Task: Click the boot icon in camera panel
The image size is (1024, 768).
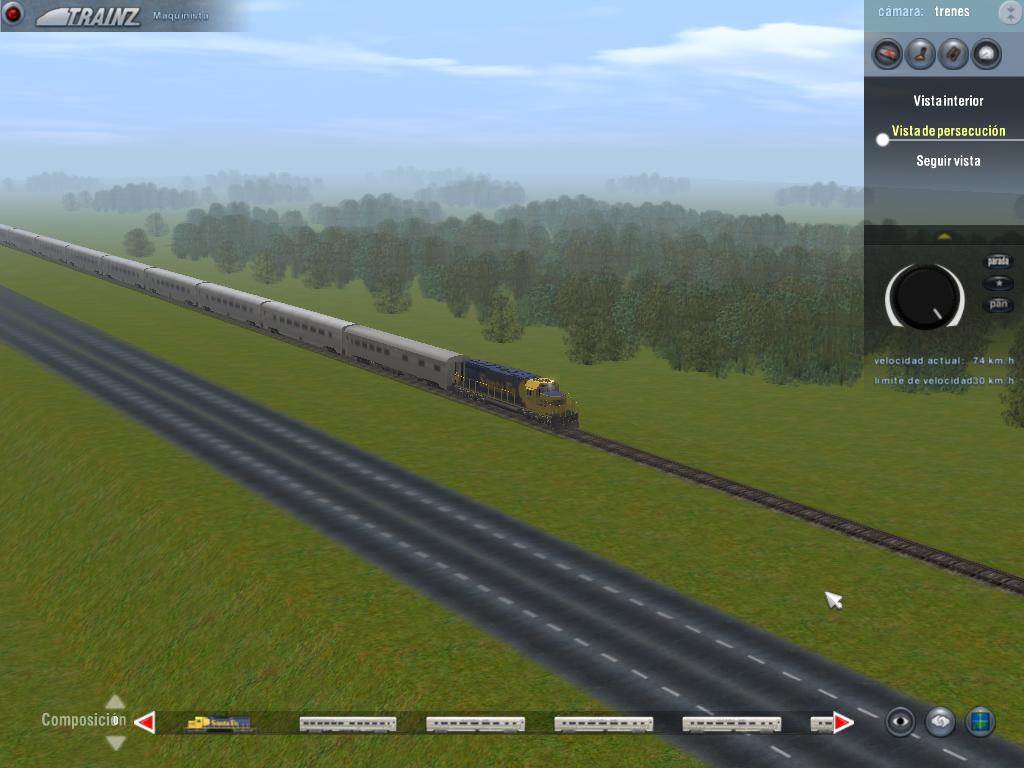Action: click(920, 53)
